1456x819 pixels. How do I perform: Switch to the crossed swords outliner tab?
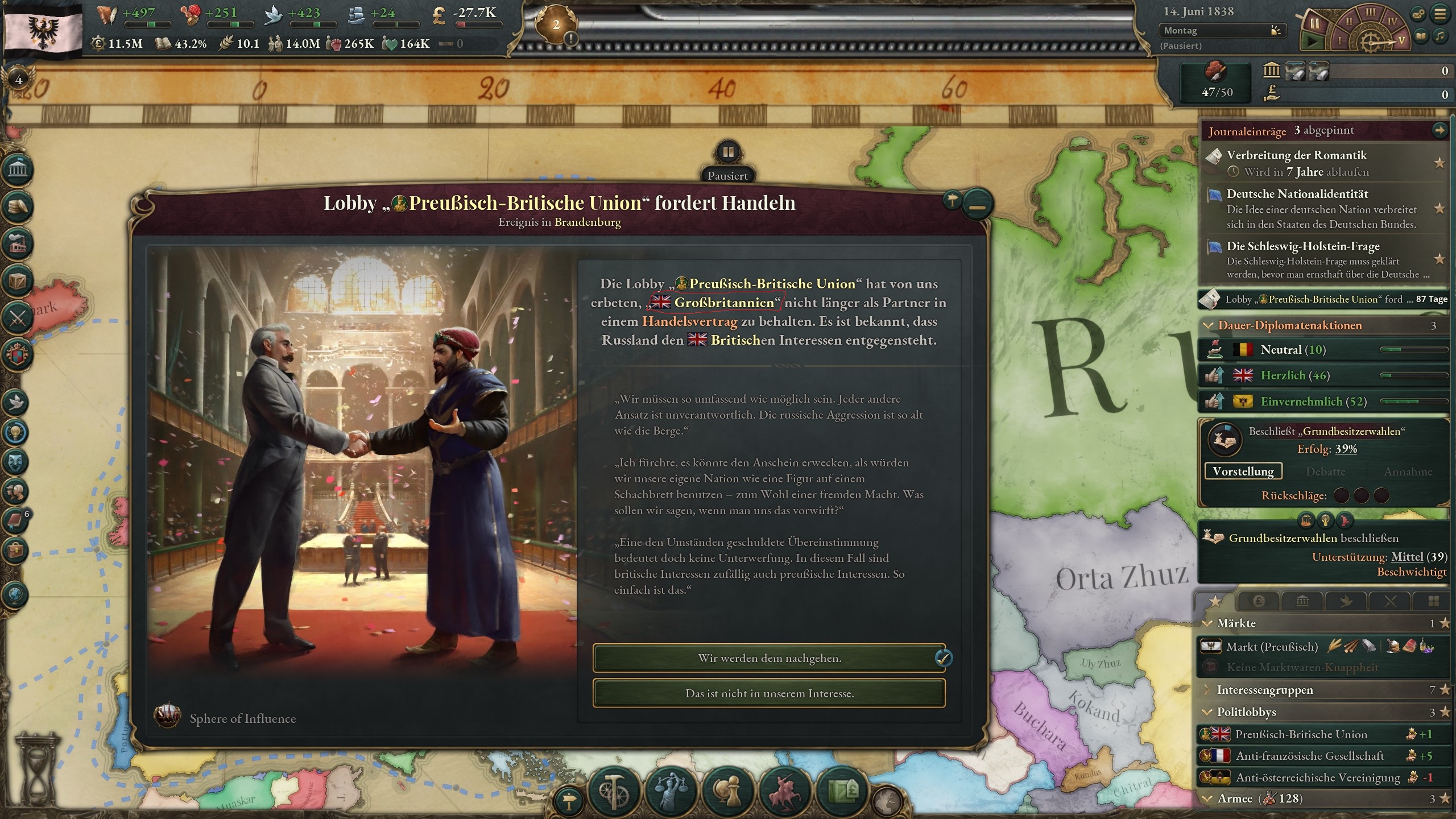click(1390, 601)
